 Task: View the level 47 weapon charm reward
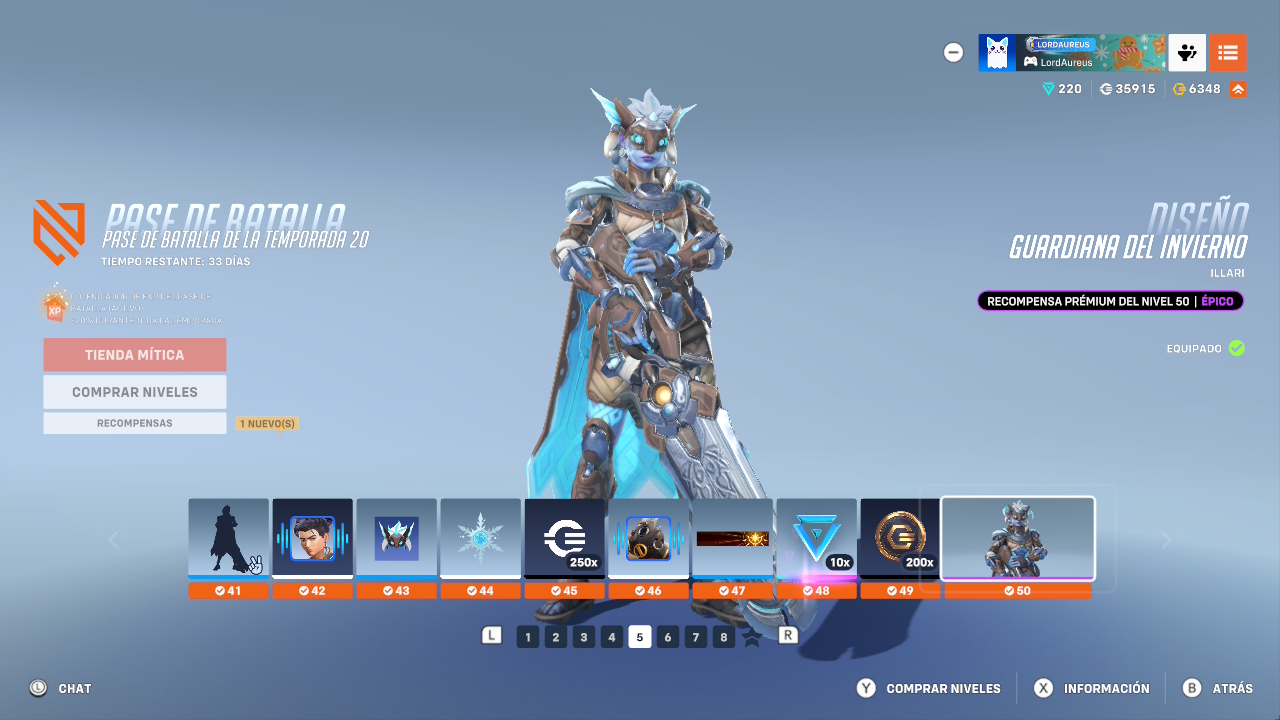click(x=733, y=538)
